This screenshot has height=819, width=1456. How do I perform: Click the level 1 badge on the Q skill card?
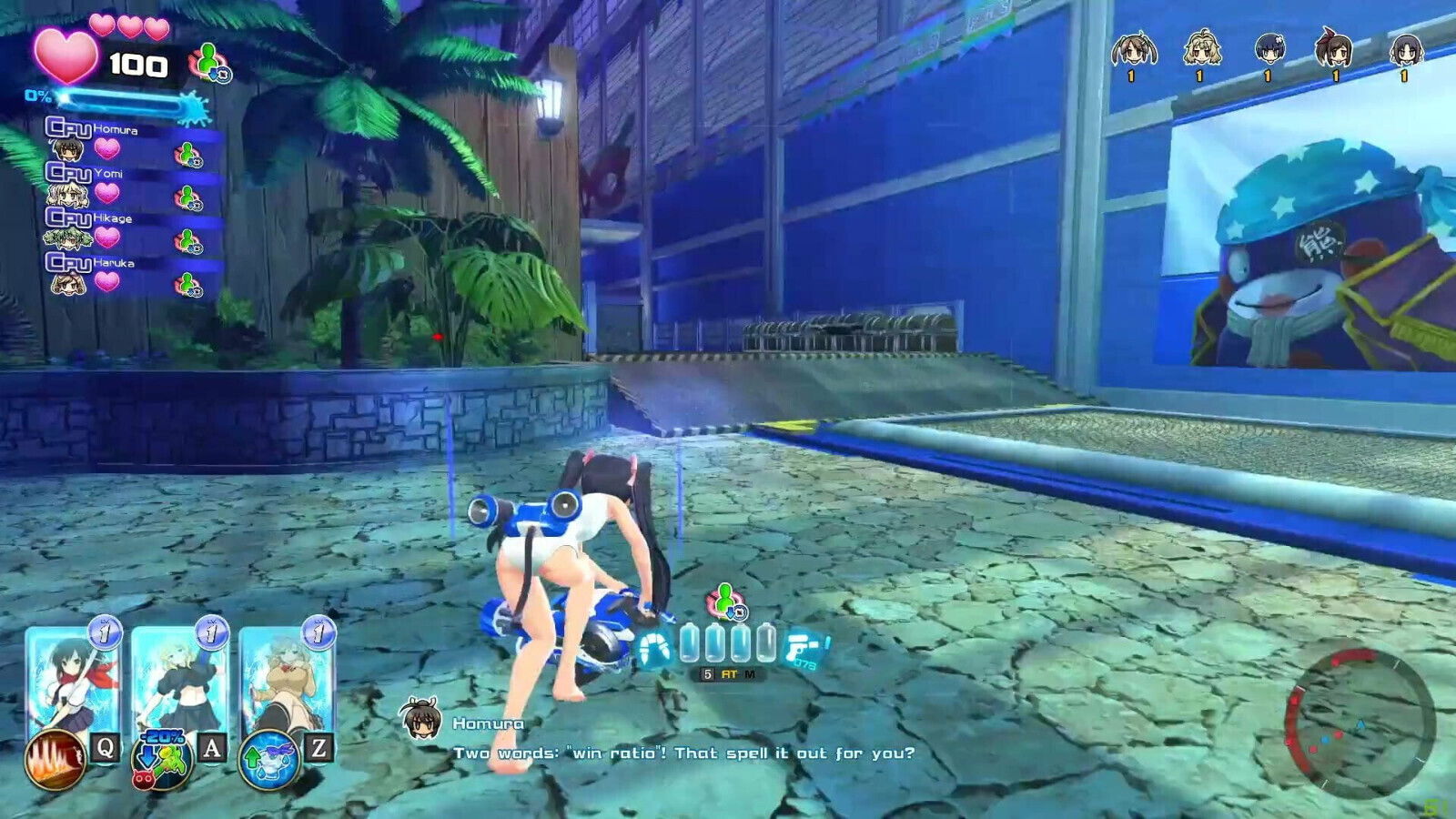(105, 634)
